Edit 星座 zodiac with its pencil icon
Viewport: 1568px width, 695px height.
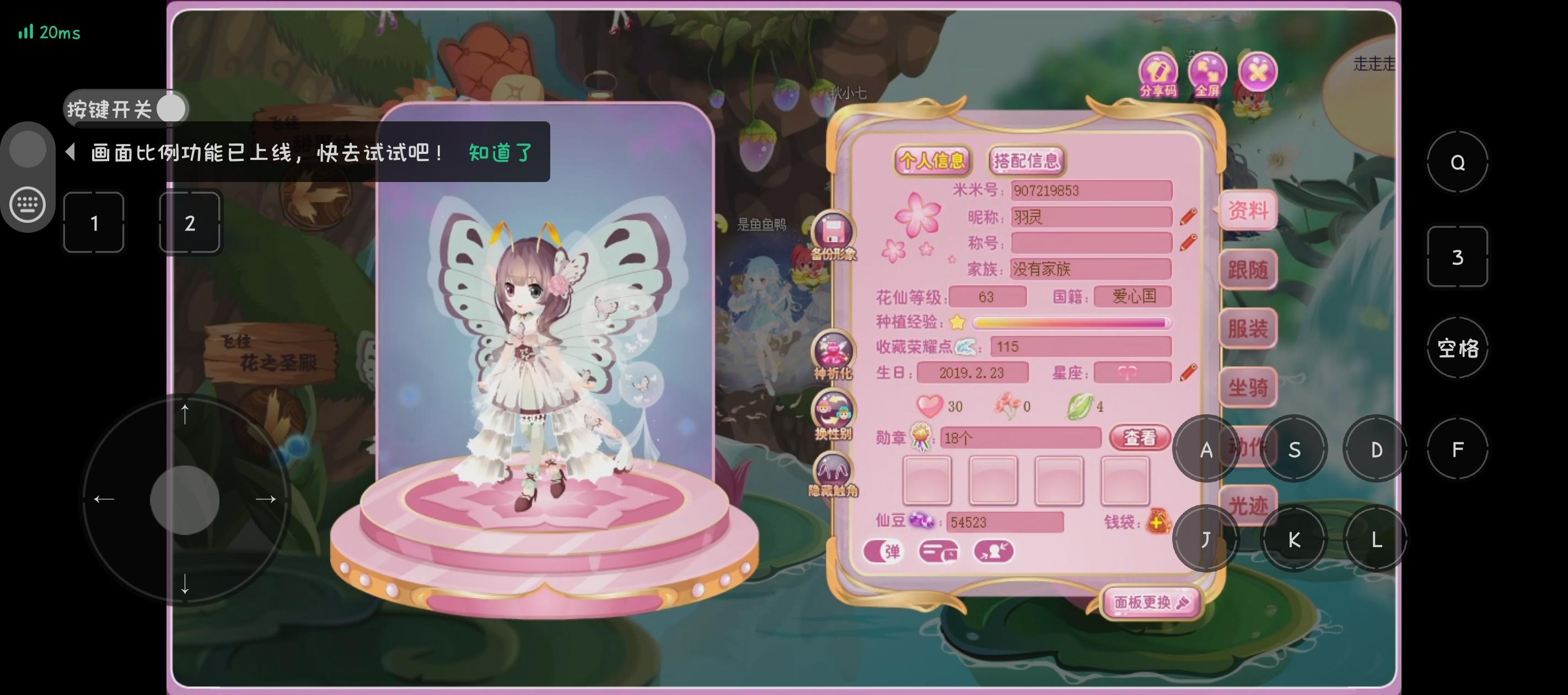1189,373
